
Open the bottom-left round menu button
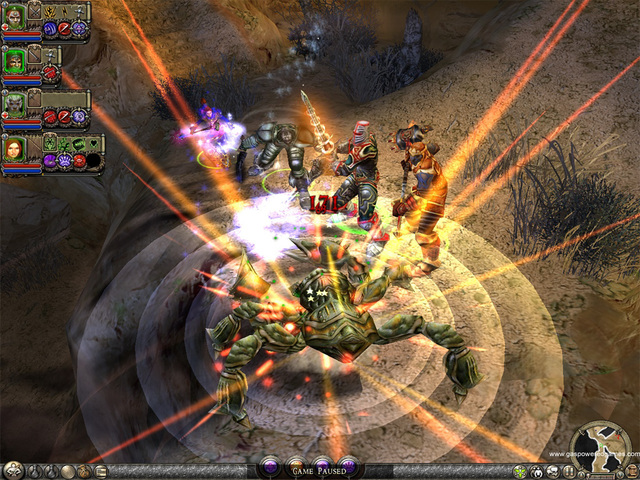(12, 470)
